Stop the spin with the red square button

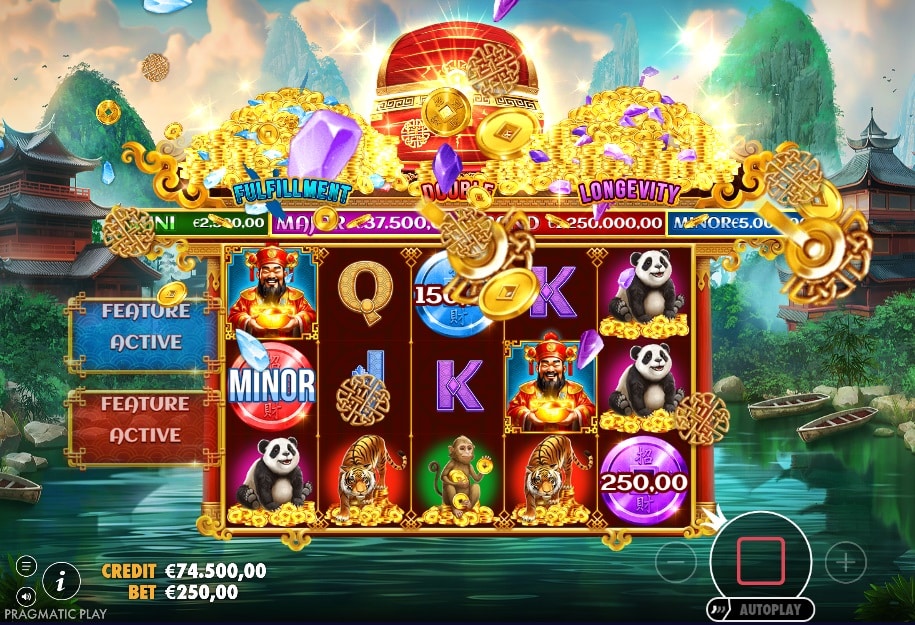click(760, 560)
